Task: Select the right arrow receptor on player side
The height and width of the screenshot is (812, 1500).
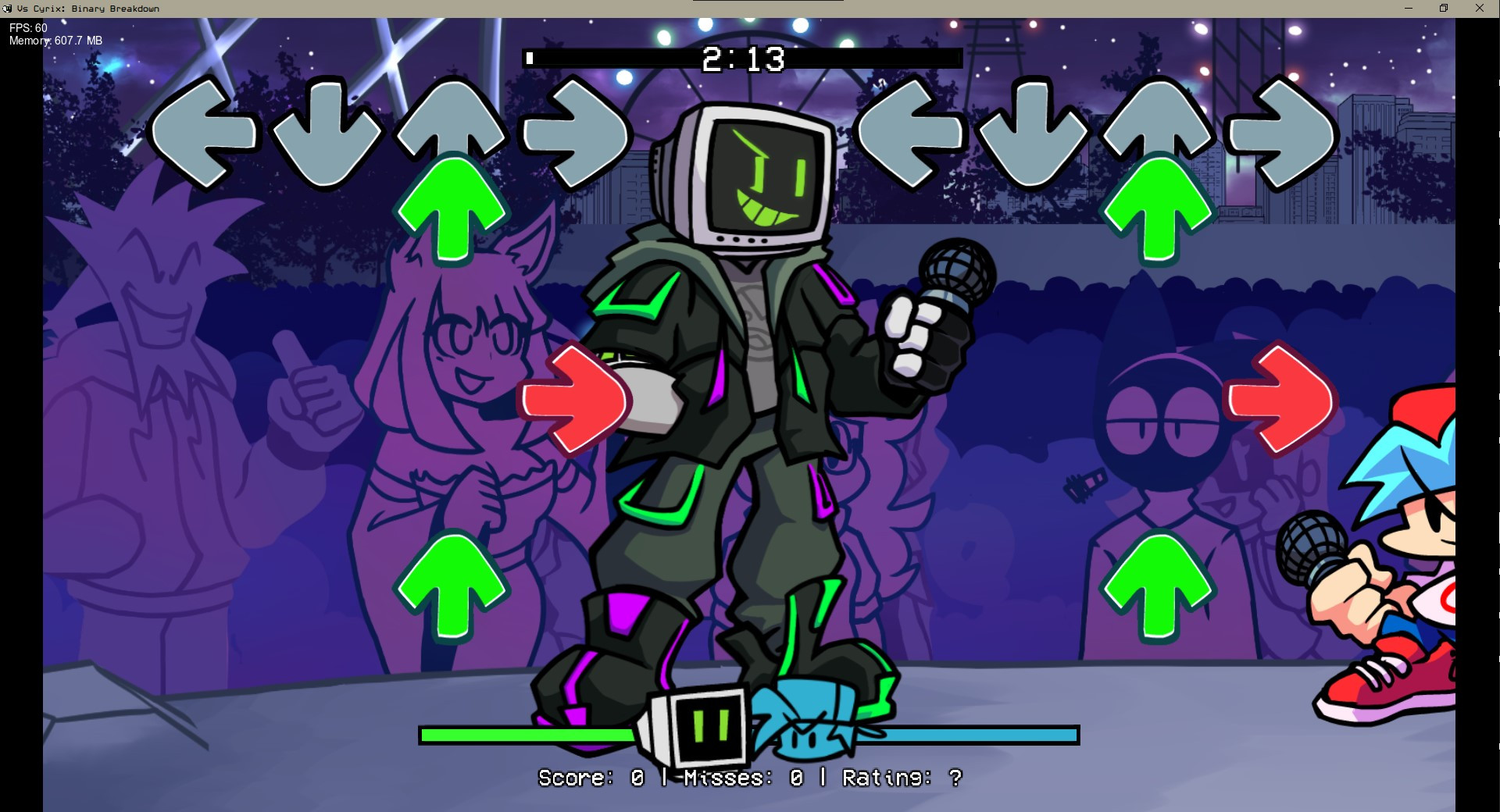Action: (1277, 133)
